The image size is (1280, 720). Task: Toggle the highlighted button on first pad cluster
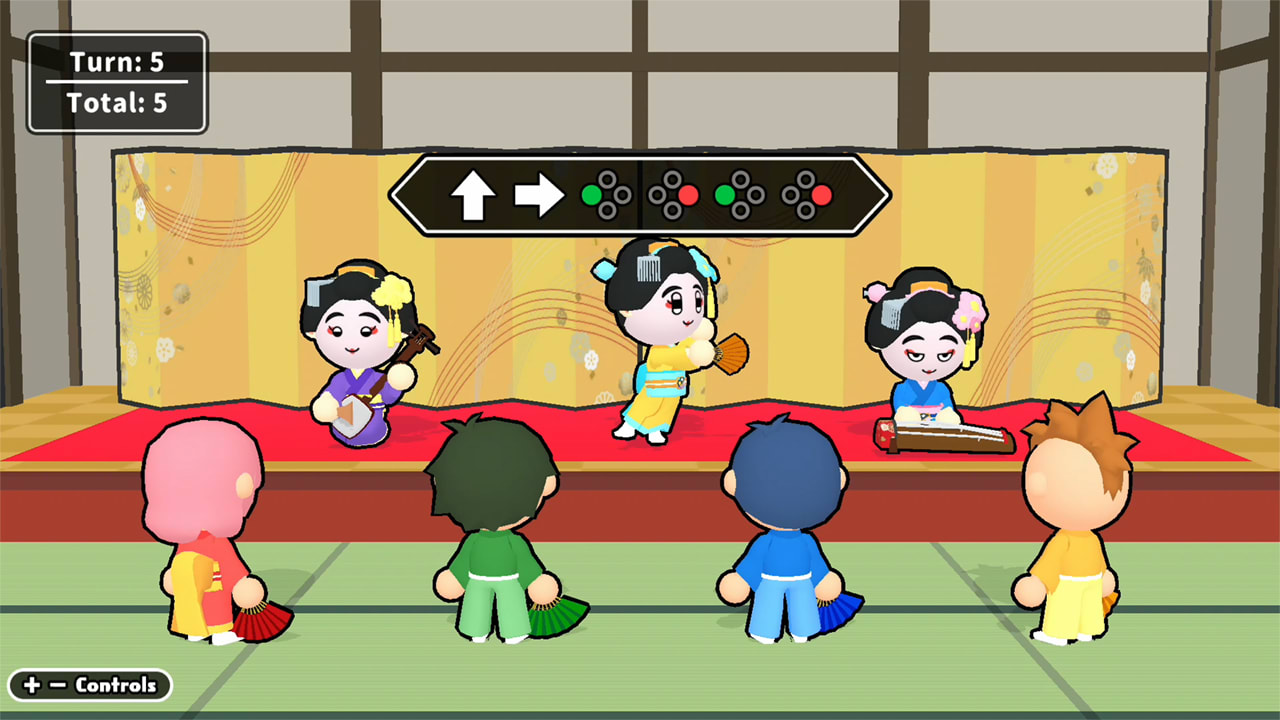592,194
